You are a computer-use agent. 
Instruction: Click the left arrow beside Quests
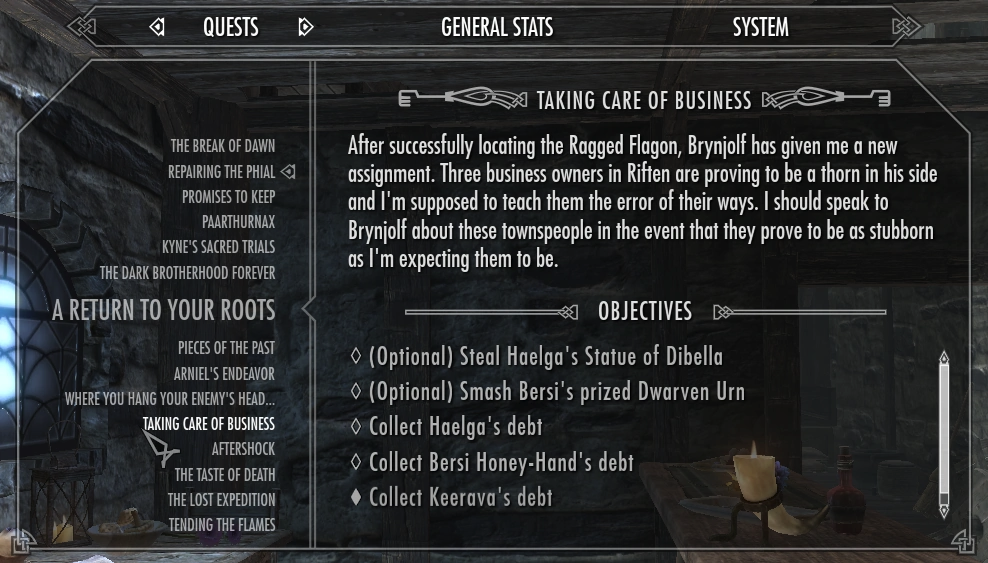coord(157,28)
